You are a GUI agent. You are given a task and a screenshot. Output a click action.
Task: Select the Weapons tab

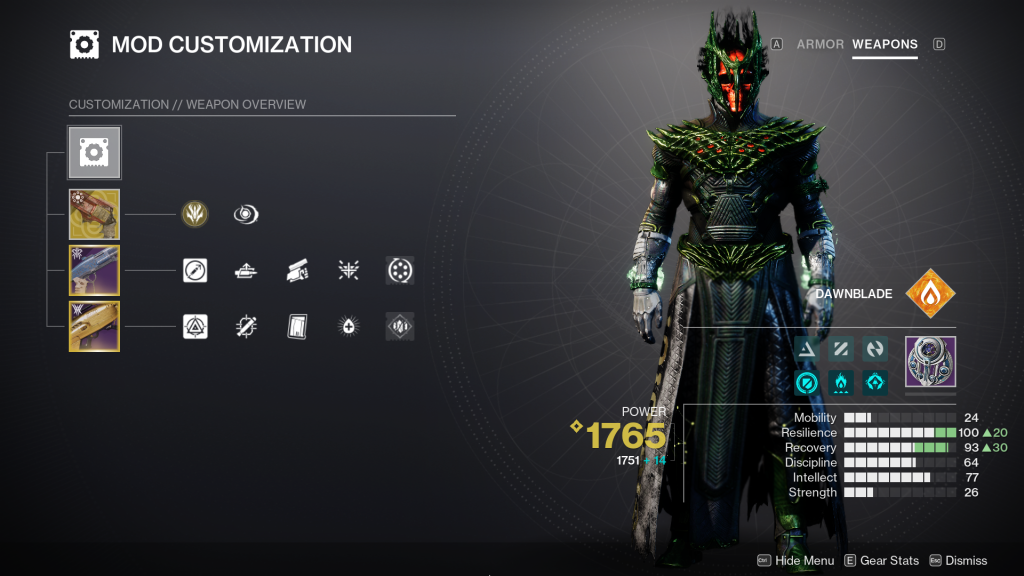tap(884, 44)
